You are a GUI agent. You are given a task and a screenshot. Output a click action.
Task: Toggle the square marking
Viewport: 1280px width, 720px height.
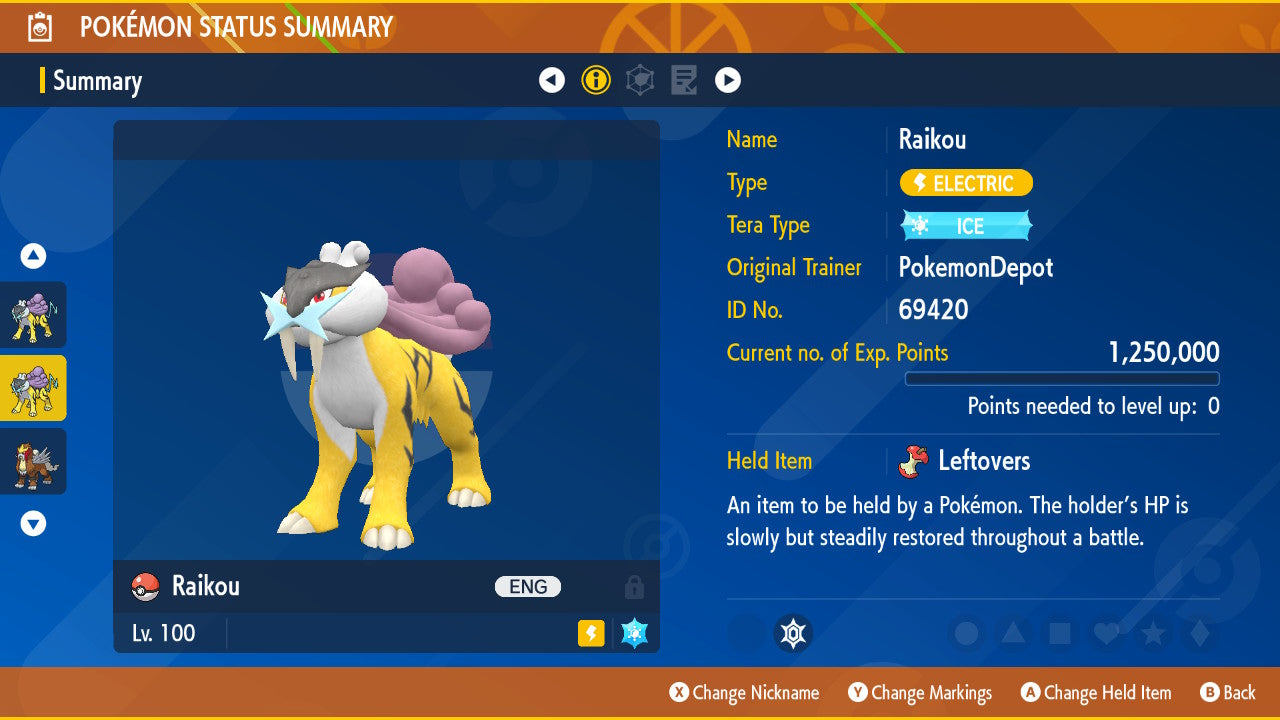(x=1060, y=633)
